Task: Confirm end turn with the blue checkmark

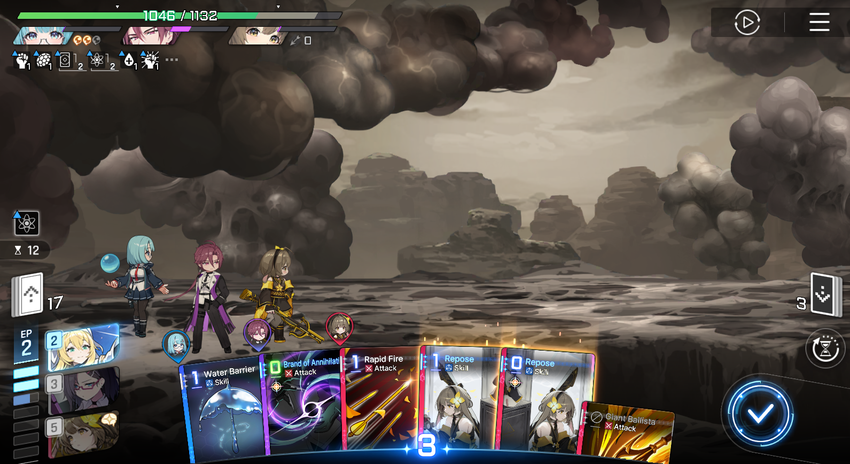Action: (x=761, y=412)
